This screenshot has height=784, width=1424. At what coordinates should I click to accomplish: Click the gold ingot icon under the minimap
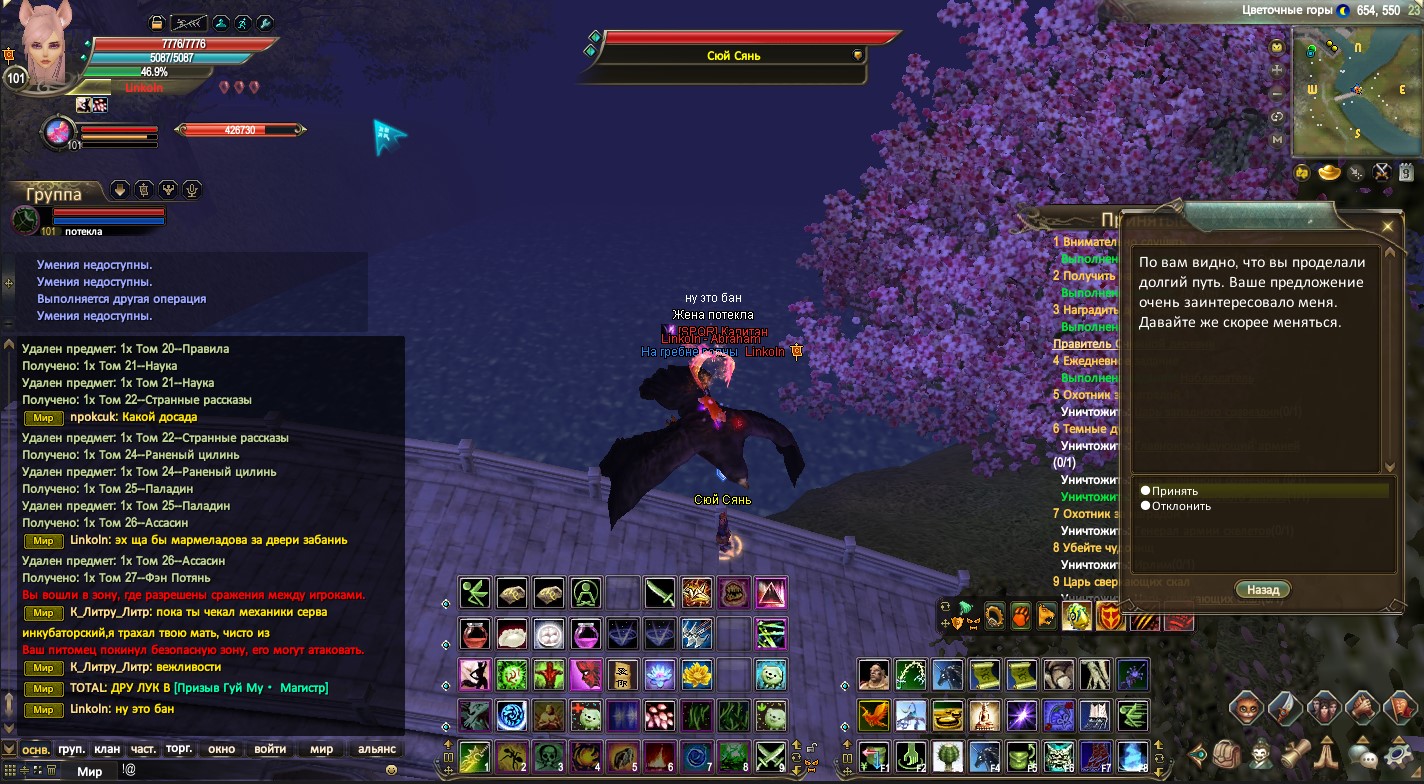point(1329,171)
